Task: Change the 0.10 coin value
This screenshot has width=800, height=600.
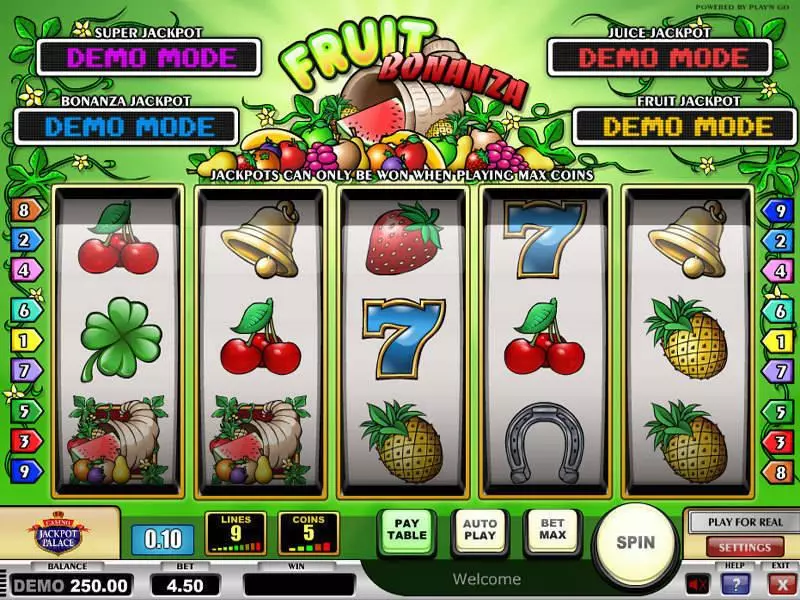Action: 162,540
